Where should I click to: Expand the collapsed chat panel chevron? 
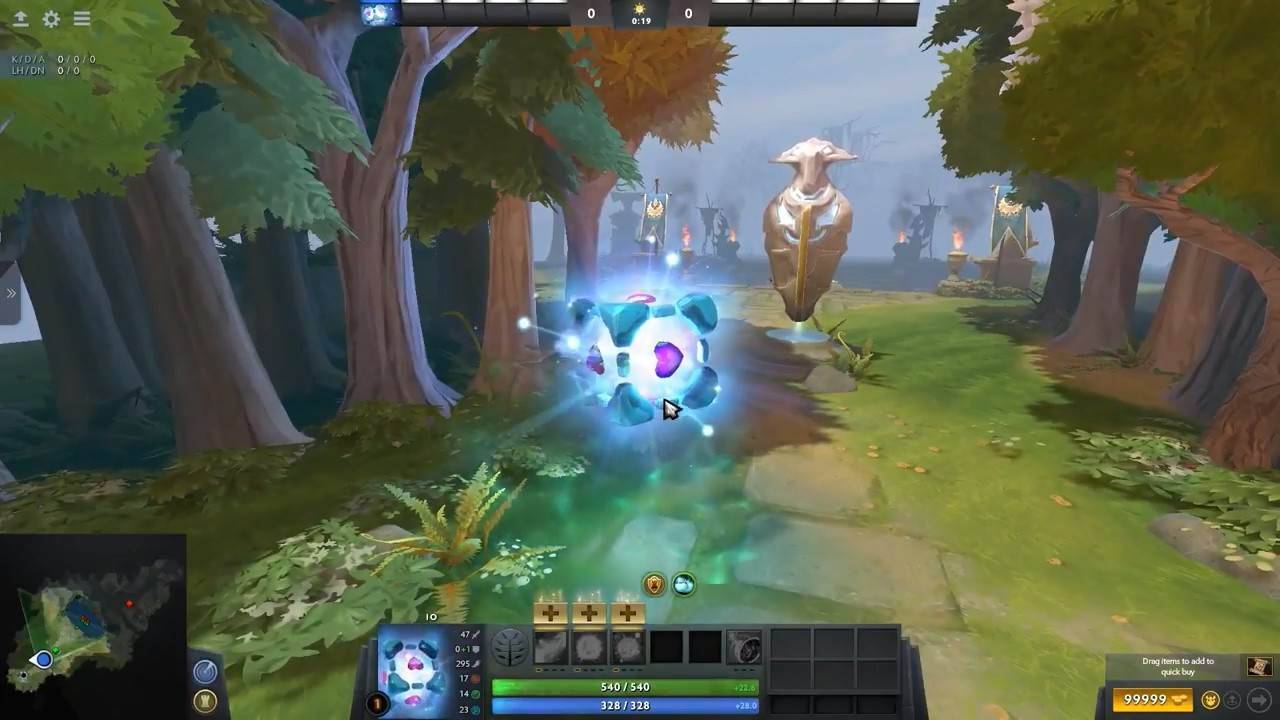coord(10,293)
